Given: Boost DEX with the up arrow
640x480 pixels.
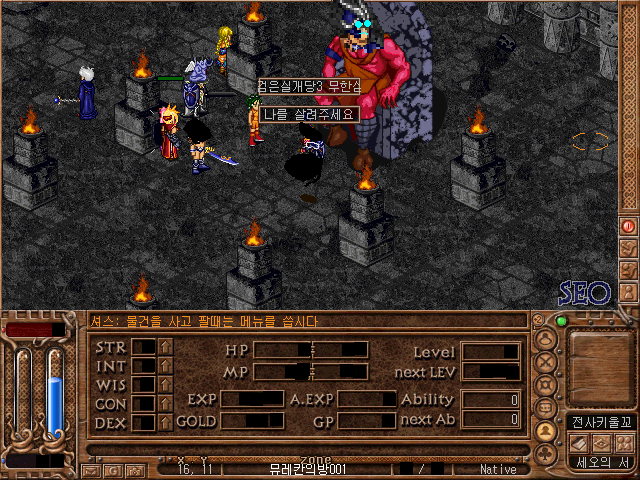Looking at the screenshot, I should [x=165, y=423].
